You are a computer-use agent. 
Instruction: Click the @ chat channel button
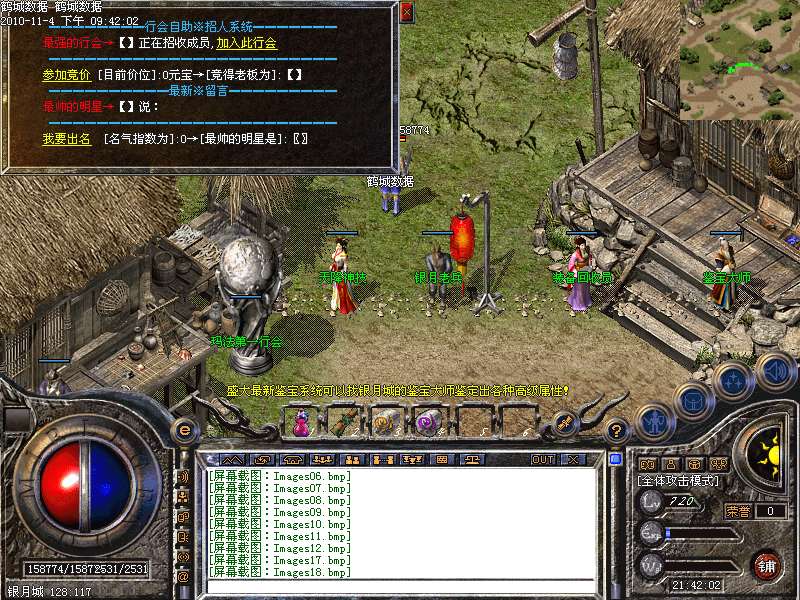pyautogui.click(x=183, y=575)
